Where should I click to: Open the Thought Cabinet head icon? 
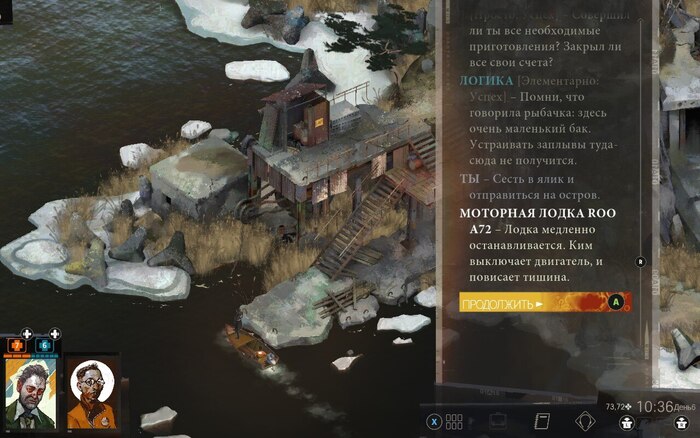tap(585, 421)
